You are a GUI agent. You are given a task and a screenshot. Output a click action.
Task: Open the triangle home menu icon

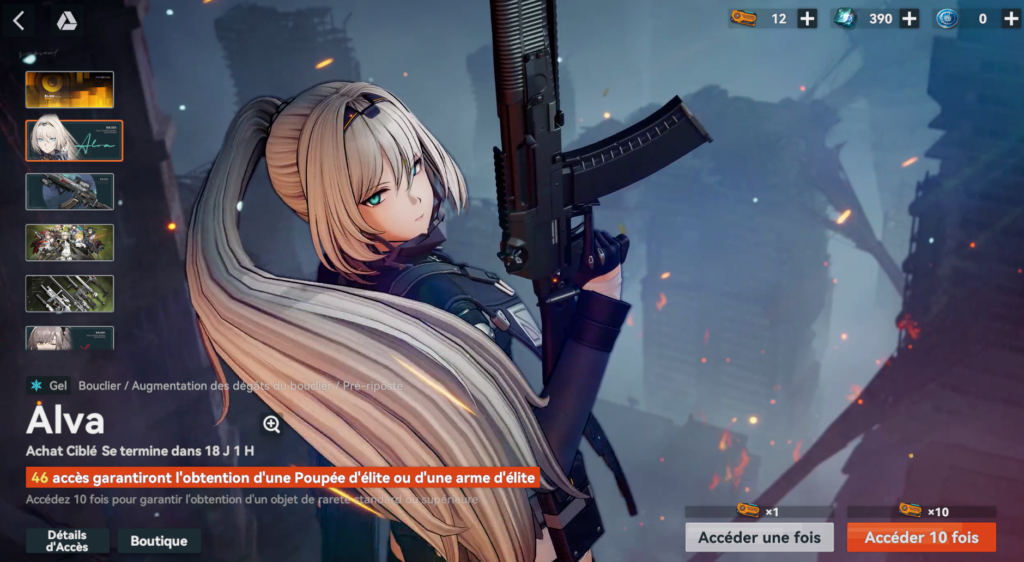[66, 21]
